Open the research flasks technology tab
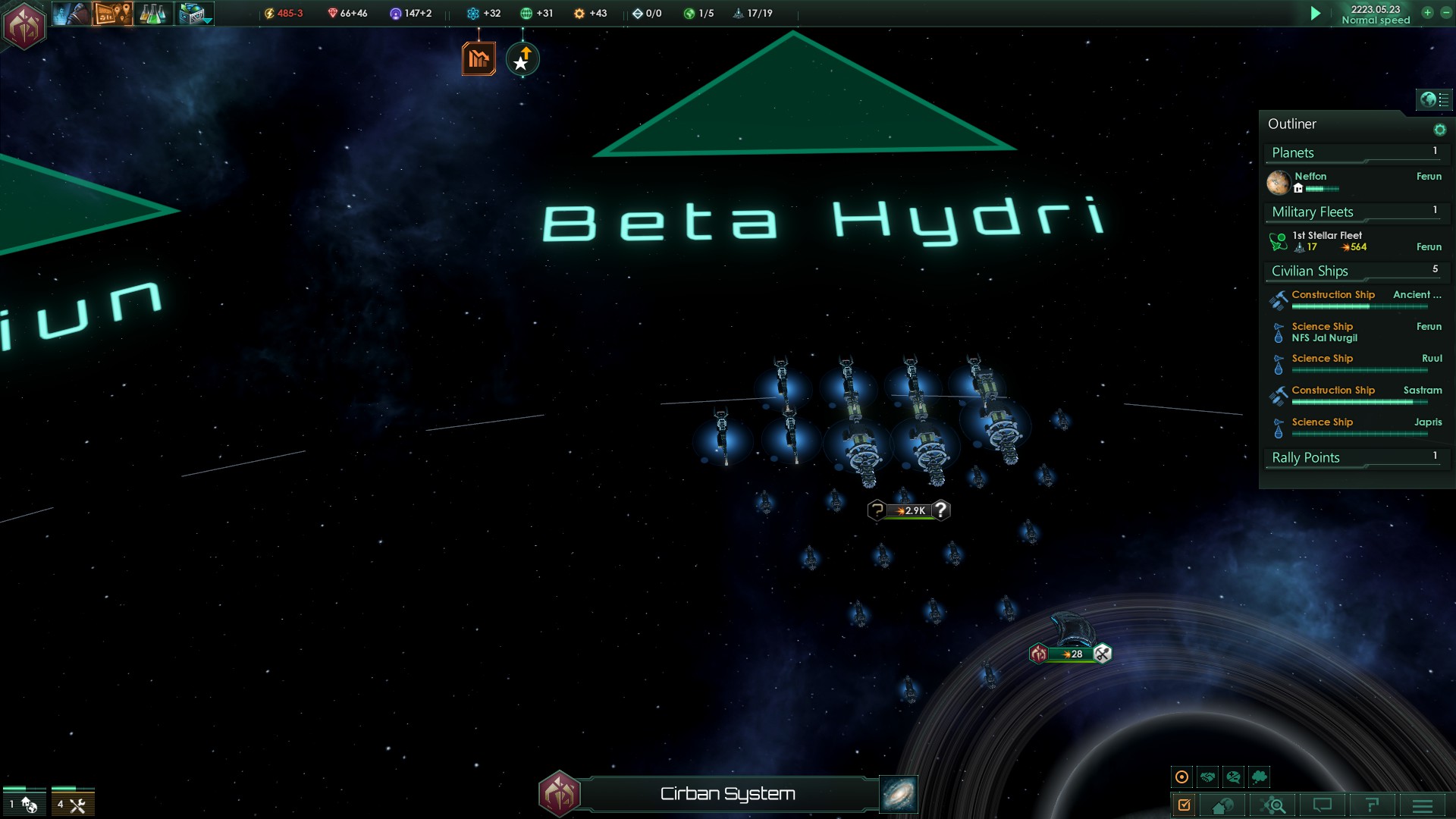This screenshot has width=1456, height=819. (152, 14)
